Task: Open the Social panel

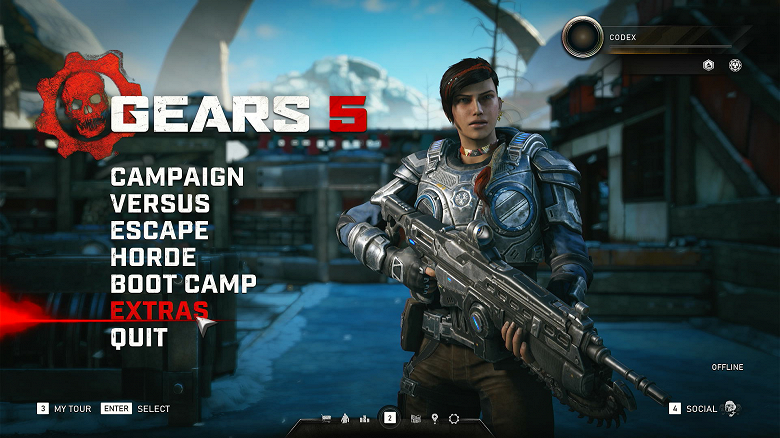Action: [701, 408]
